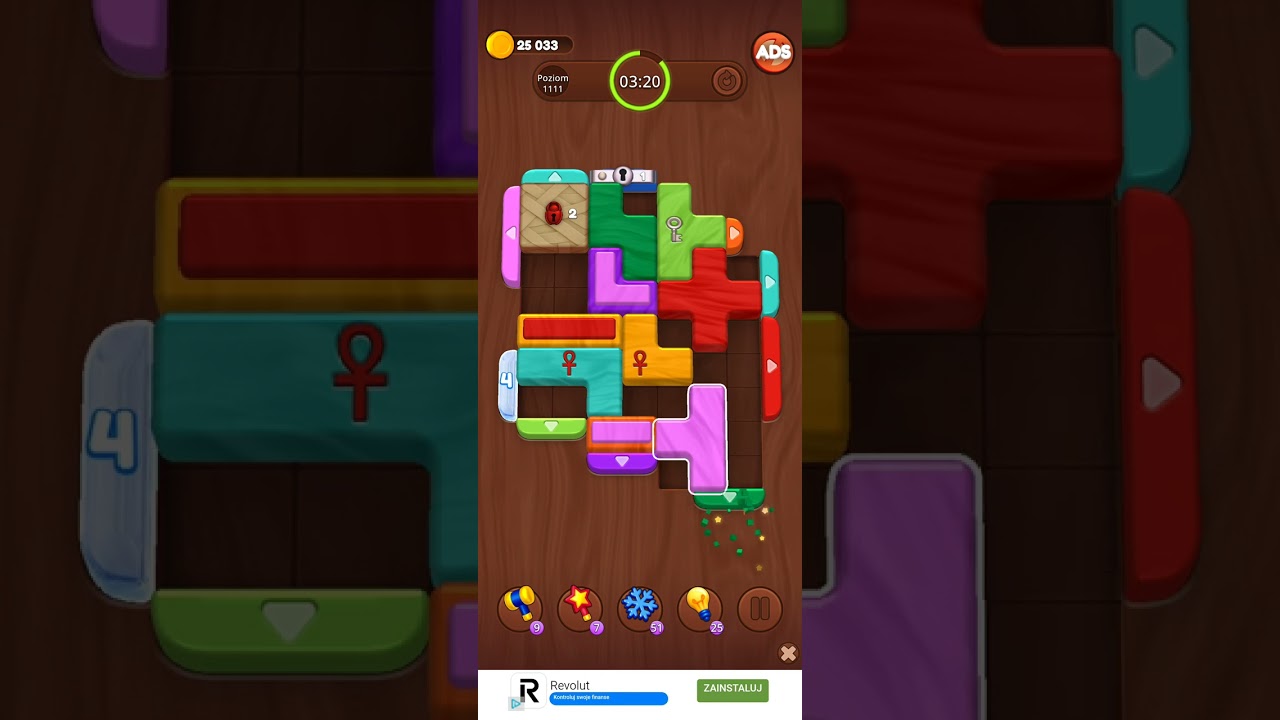Open the remove ADS offer

point(772,53)
